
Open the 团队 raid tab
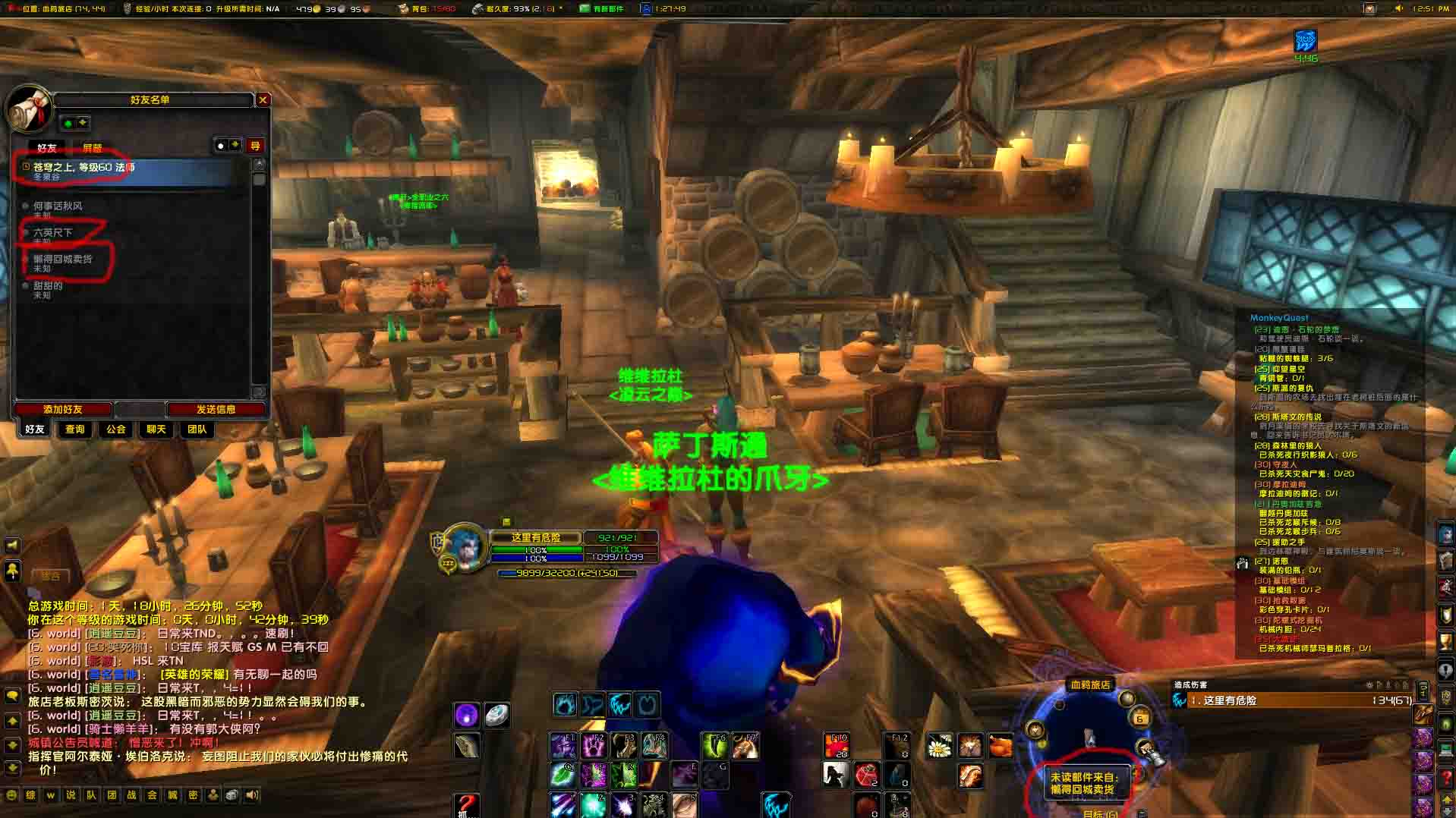tap(197, 429)
